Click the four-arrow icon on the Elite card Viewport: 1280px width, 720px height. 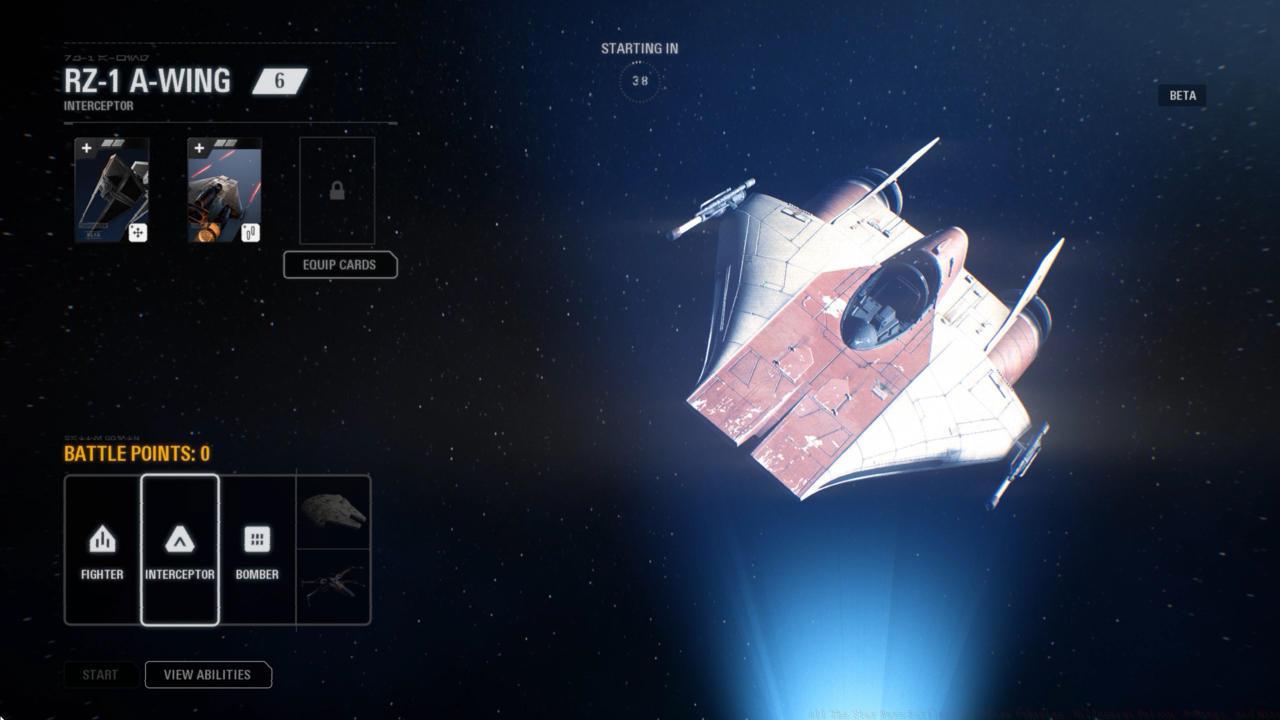(x=139, y=232)
